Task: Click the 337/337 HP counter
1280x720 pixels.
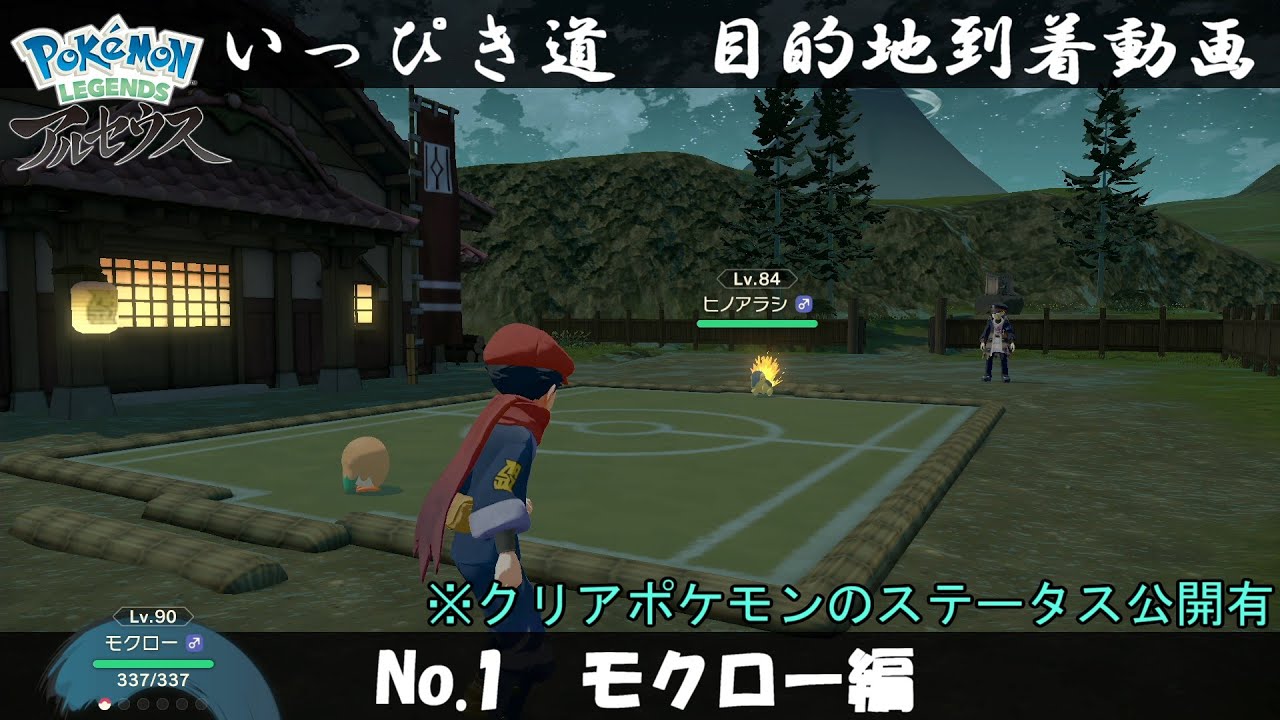Action: 153,681
